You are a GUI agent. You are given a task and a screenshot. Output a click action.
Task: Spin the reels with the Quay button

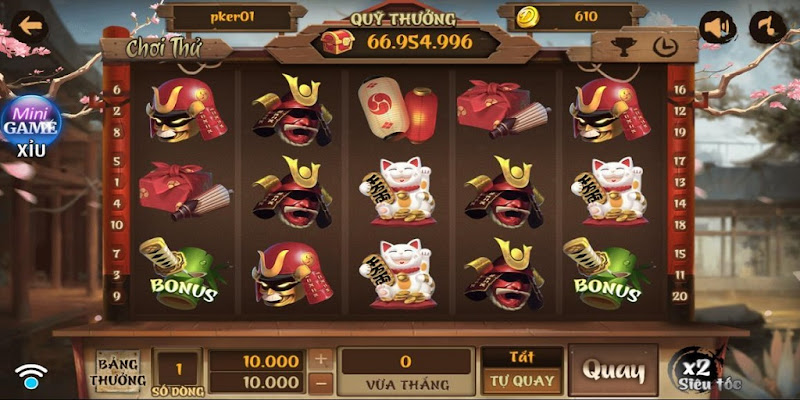pos(612,370)
